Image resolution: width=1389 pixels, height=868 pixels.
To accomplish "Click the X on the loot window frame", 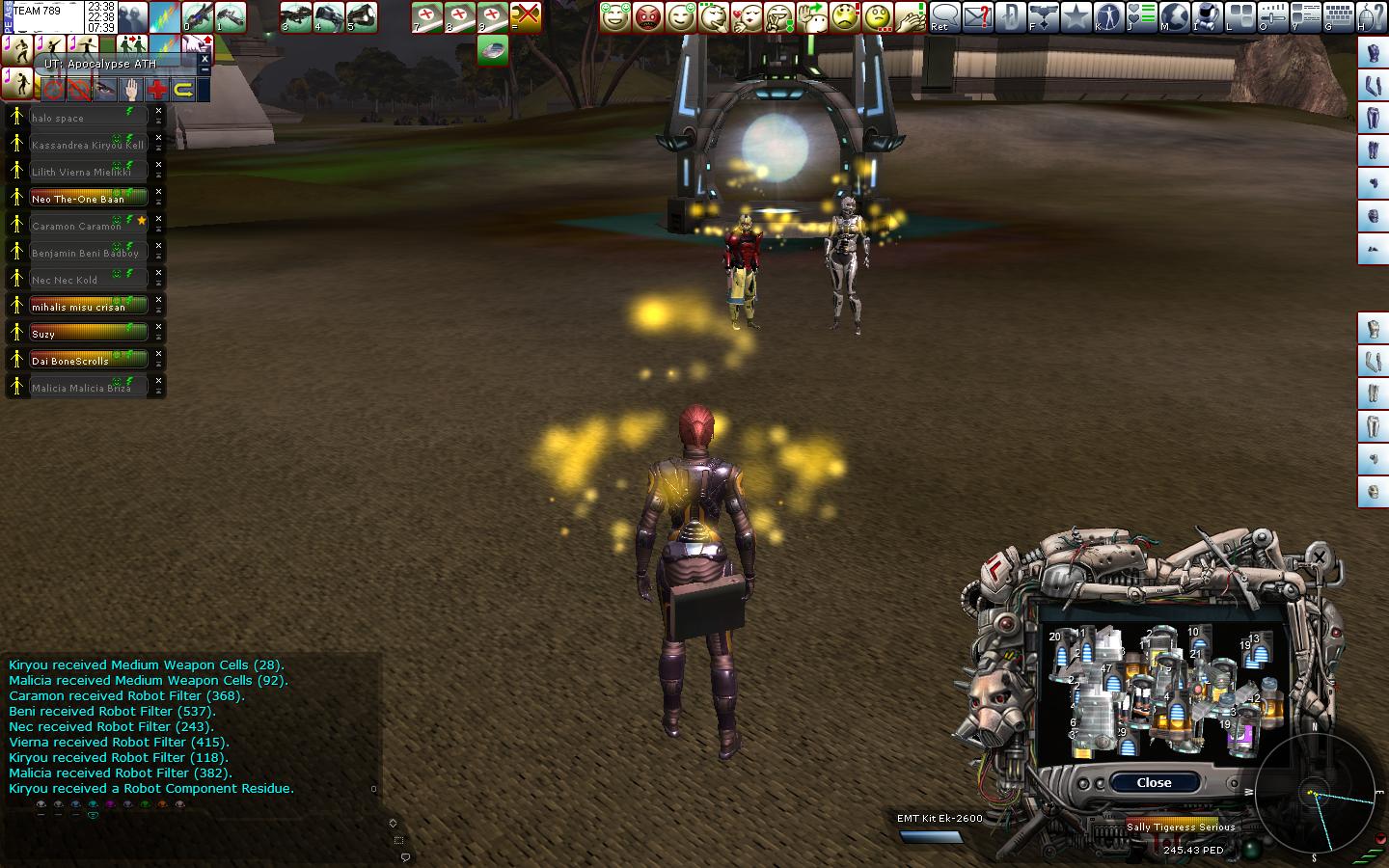I will 1319,556.
